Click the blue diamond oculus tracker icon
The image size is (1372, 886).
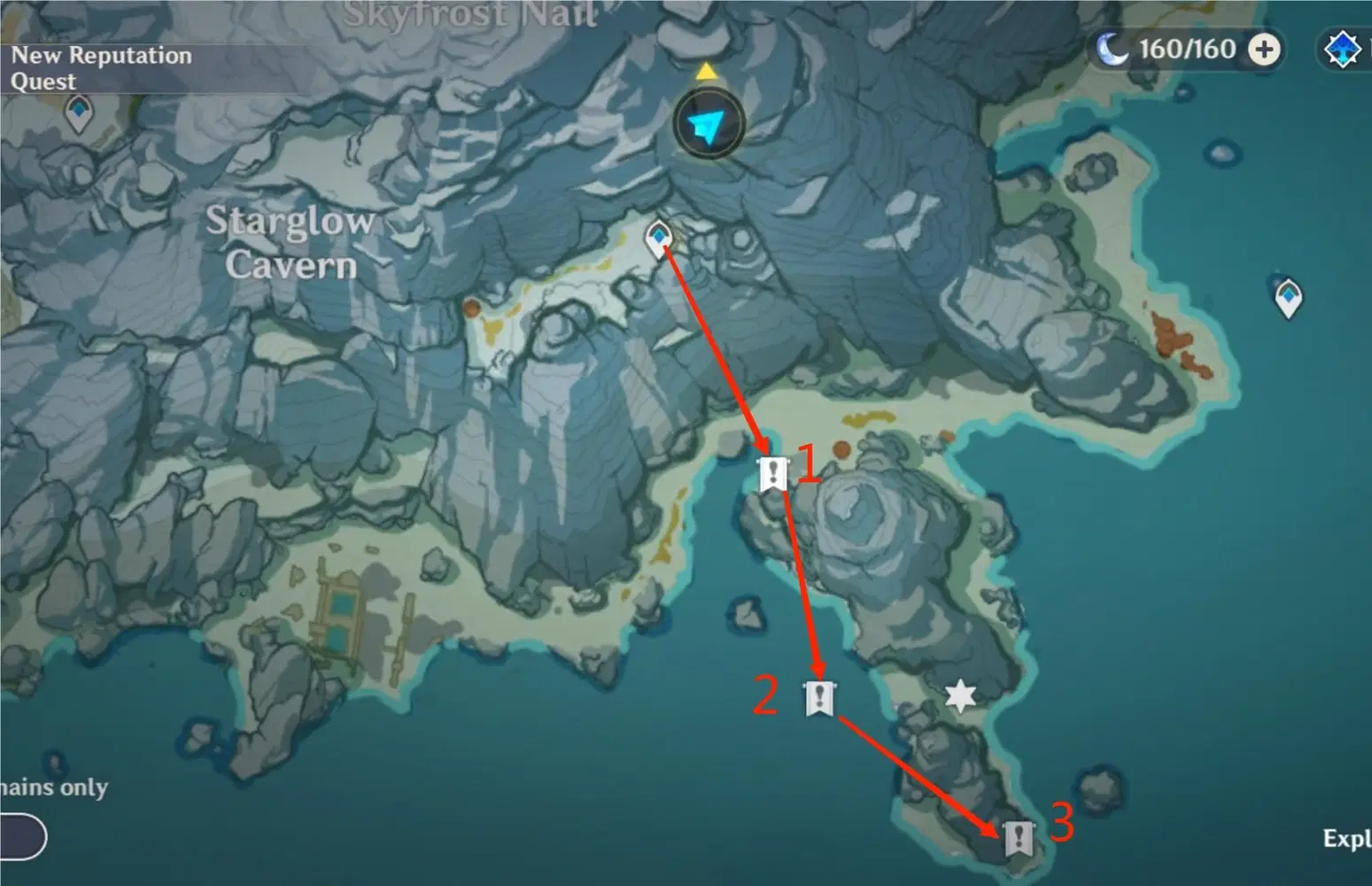pos(1344,51)
